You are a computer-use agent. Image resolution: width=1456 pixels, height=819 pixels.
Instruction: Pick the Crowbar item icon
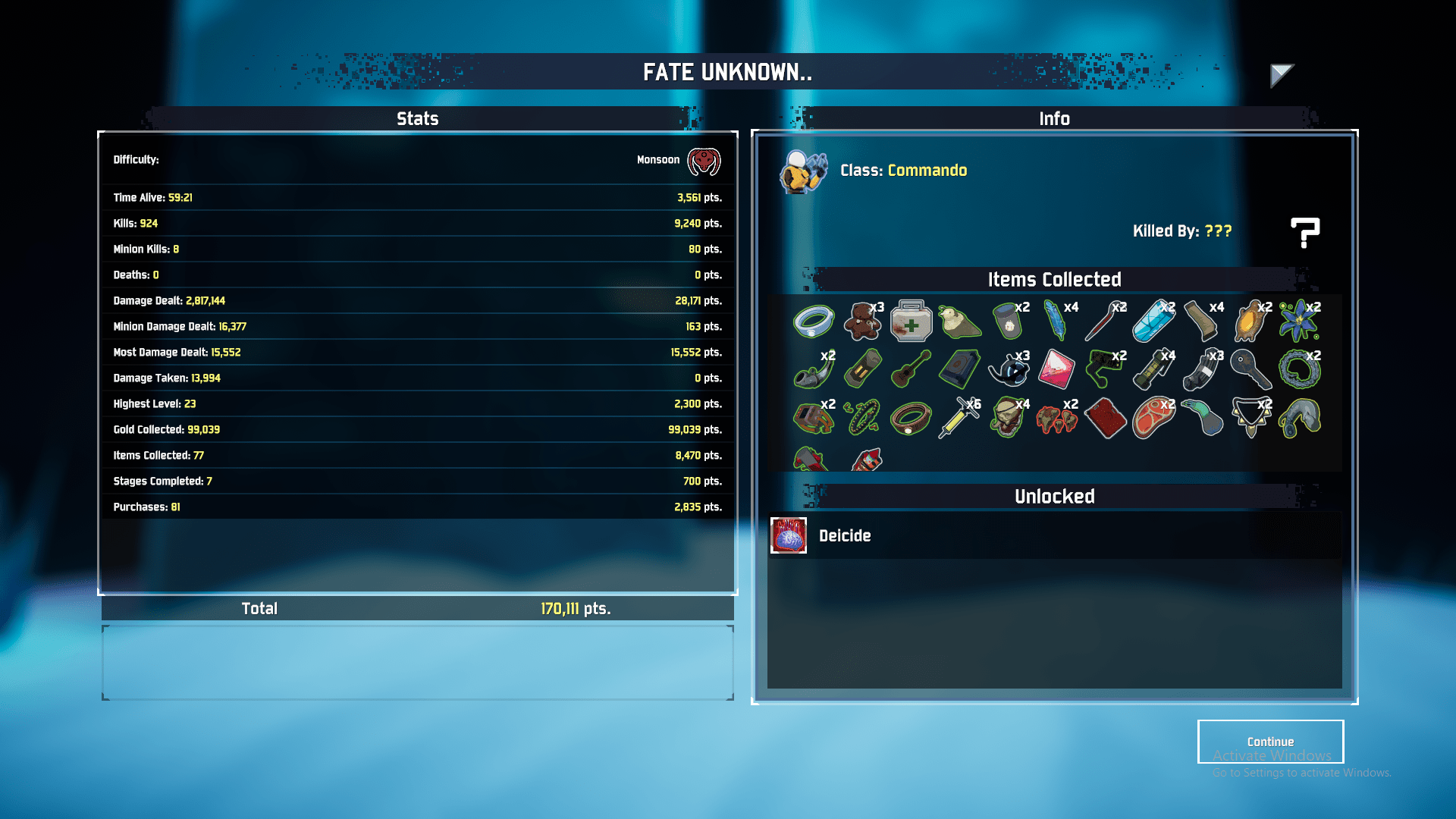pyautogui.click(x=1105, y=322)
